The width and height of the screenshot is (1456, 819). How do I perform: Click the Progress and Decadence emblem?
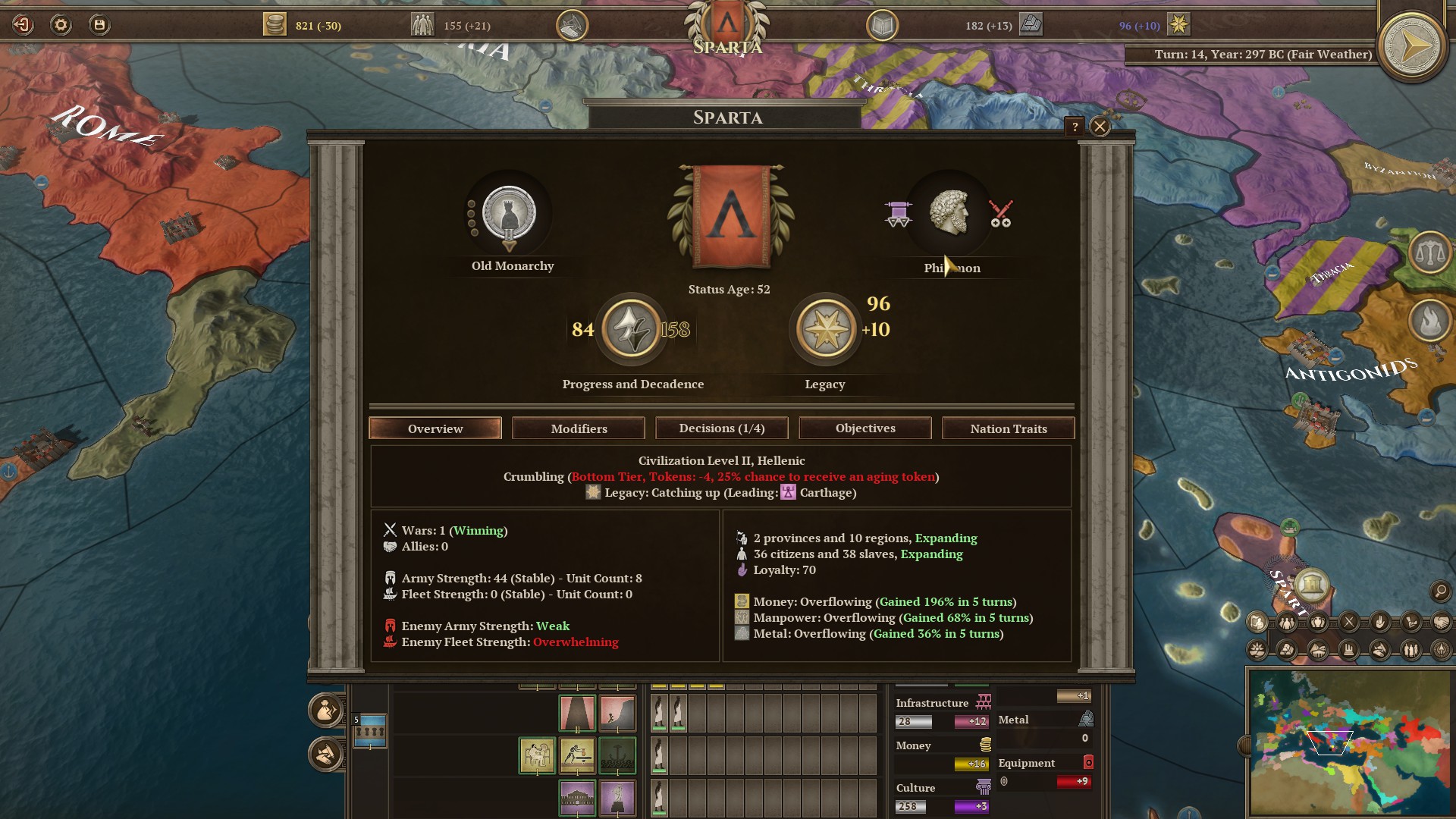click(x=631, y=331)
